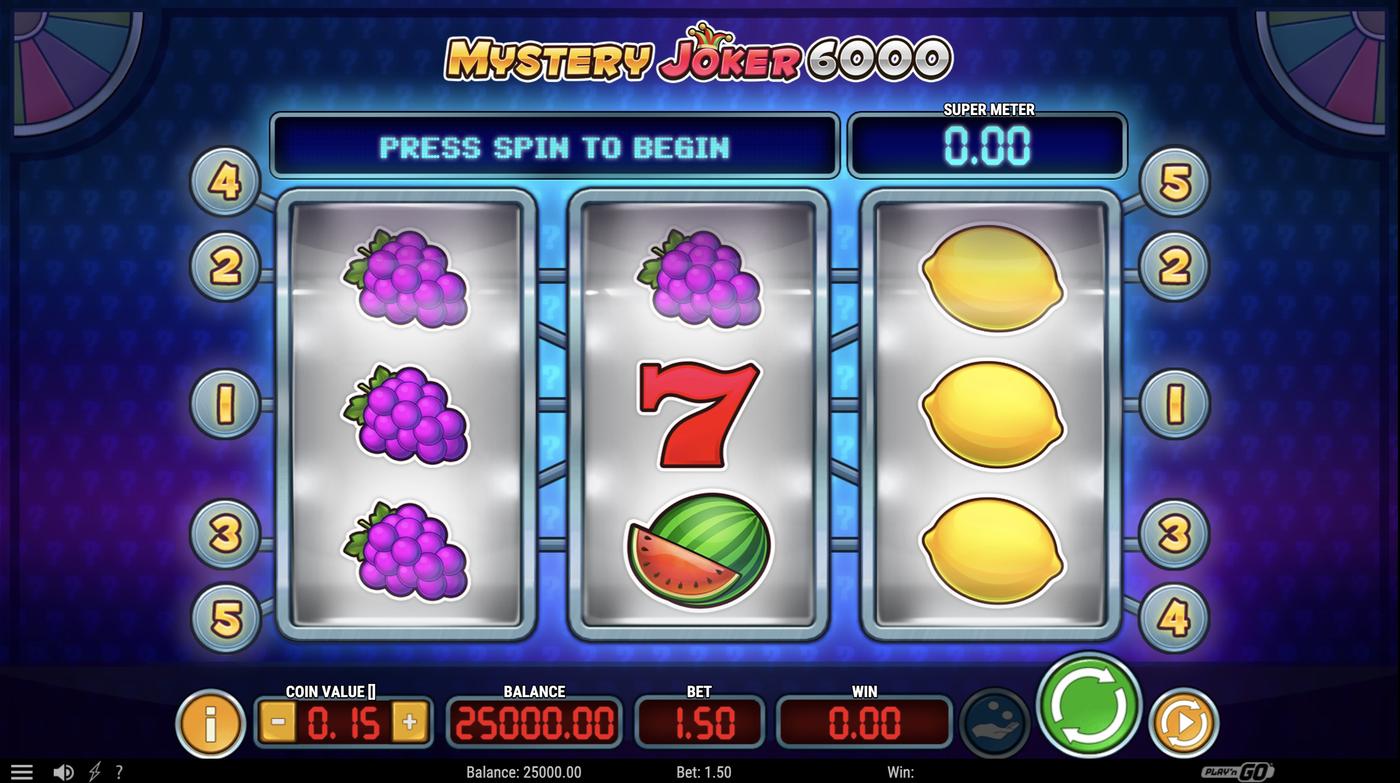Toggle the speaker to mute sound
The width and height of the screenshot is (1400, 783).
click(x=64, y=771)
